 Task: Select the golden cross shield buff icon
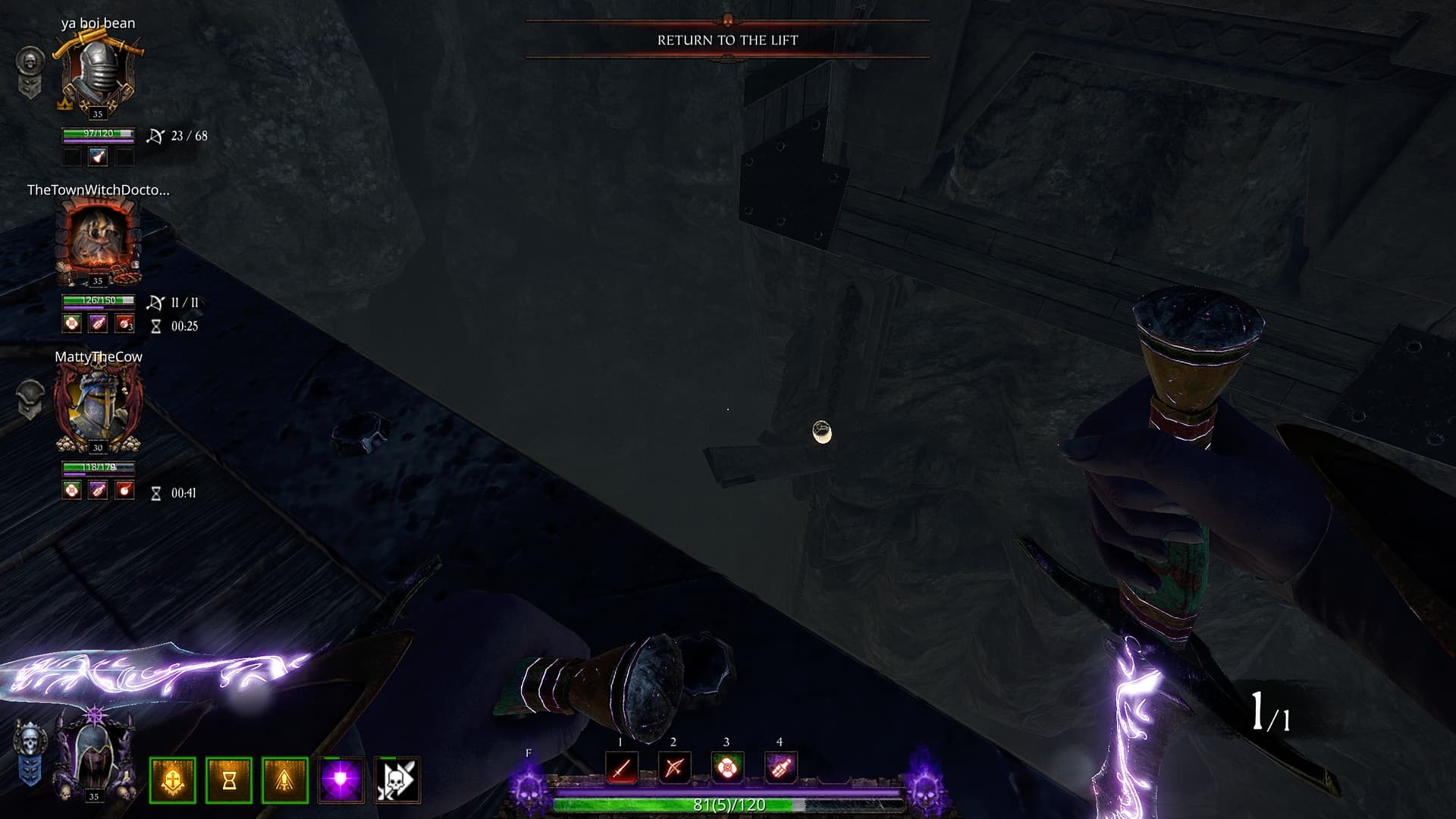[x=173, y=780]
